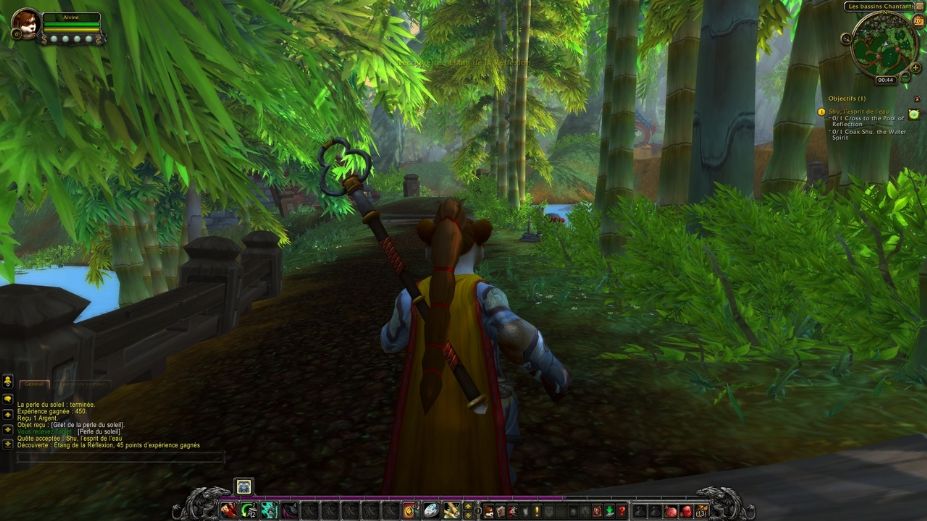The image size is (927, 521).
Task: Click the Perle du soleil item link in chat
Action: click(x=100, y=431)
